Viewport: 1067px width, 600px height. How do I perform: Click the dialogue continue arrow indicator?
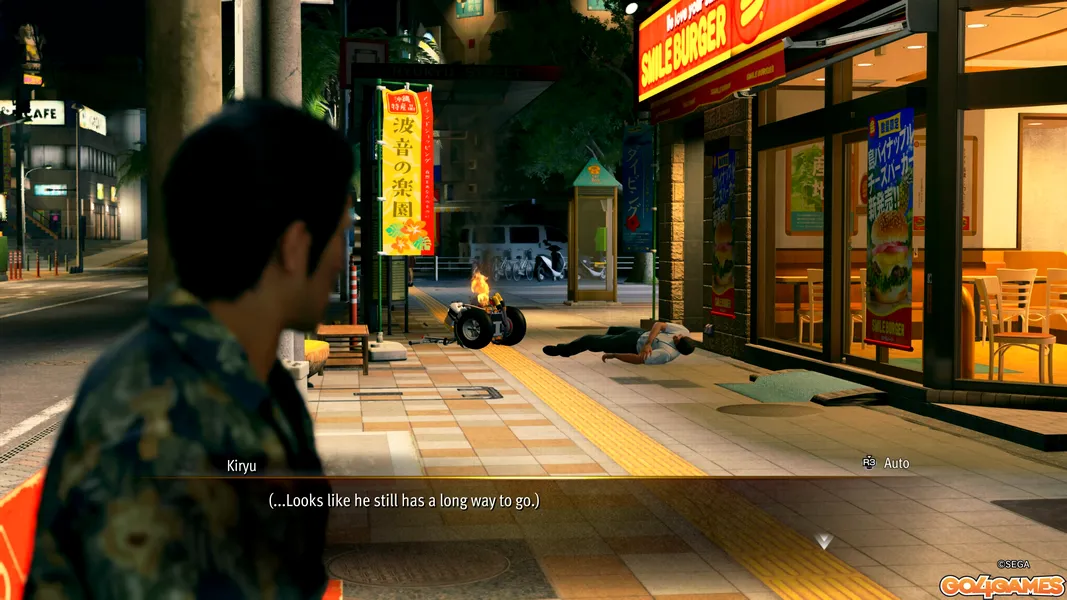[823, 541]
